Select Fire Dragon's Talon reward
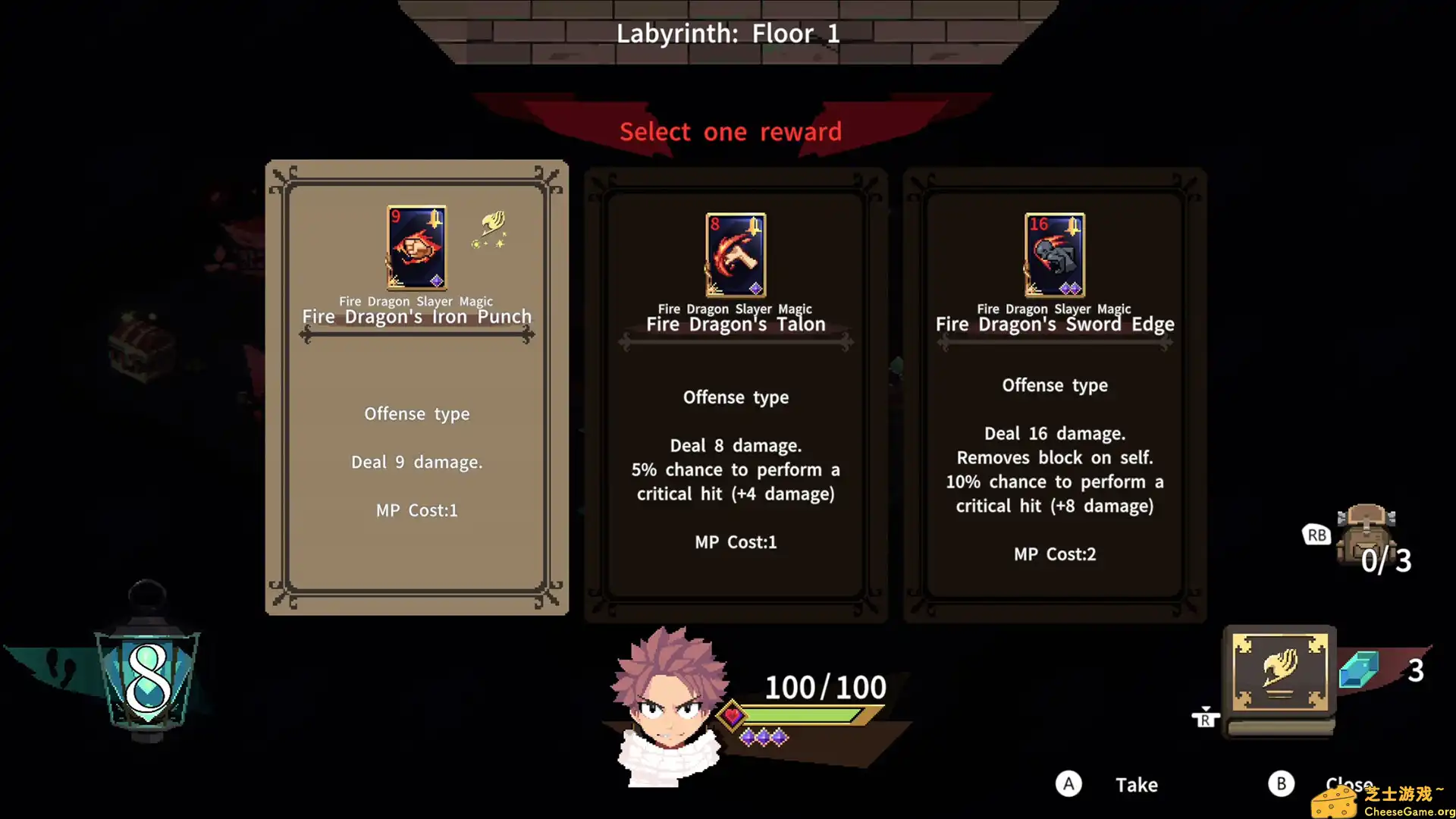The image size is (1456, 819). 736,394
